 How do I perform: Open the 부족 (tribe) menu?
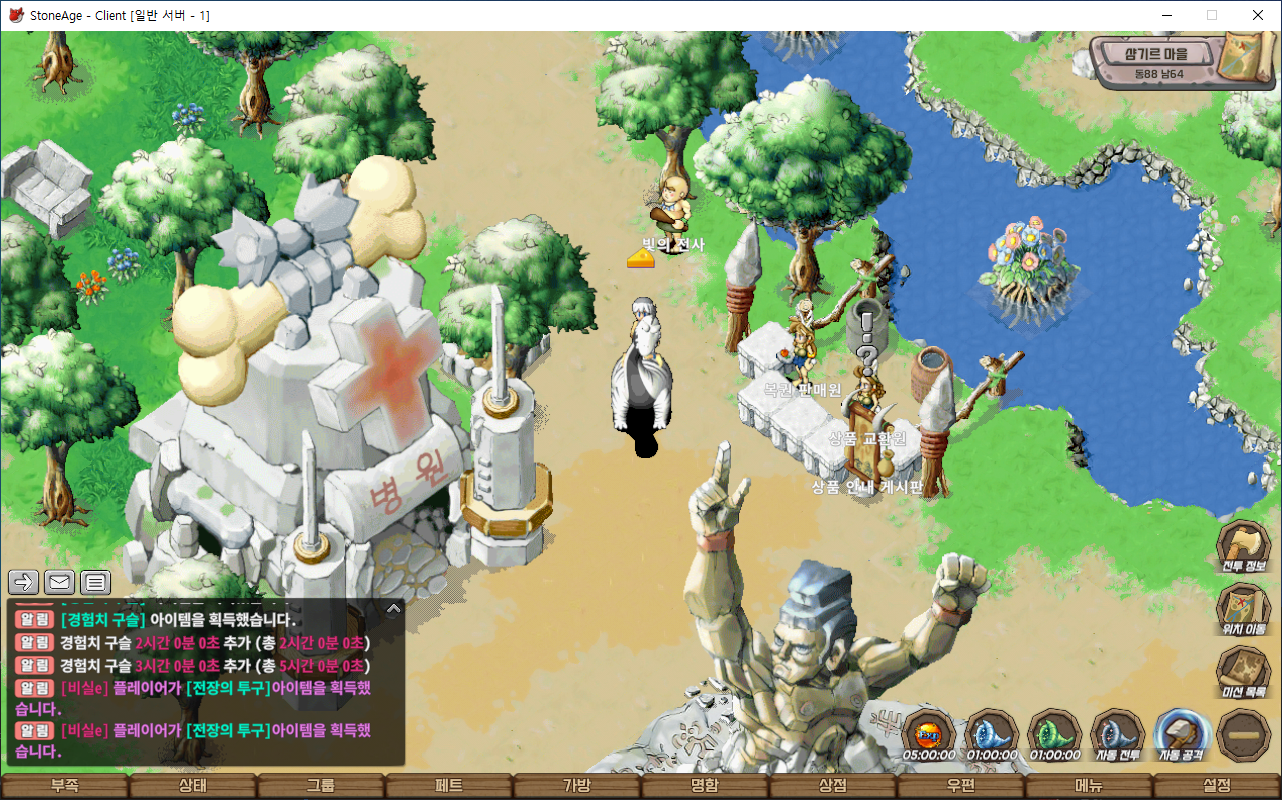tap(64, 786)
